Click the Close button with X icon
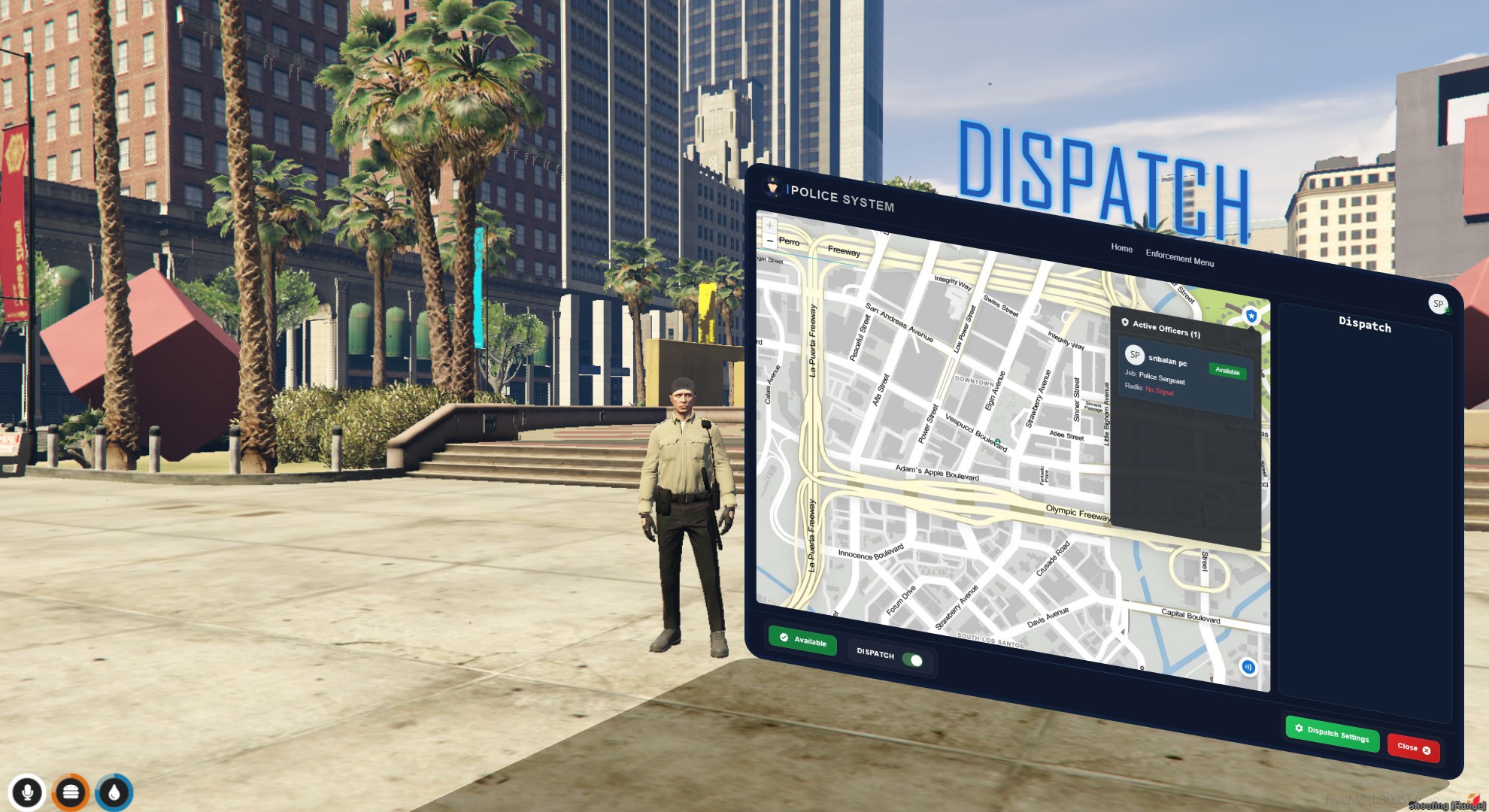1489x812 pixels. pos(1412,747)
